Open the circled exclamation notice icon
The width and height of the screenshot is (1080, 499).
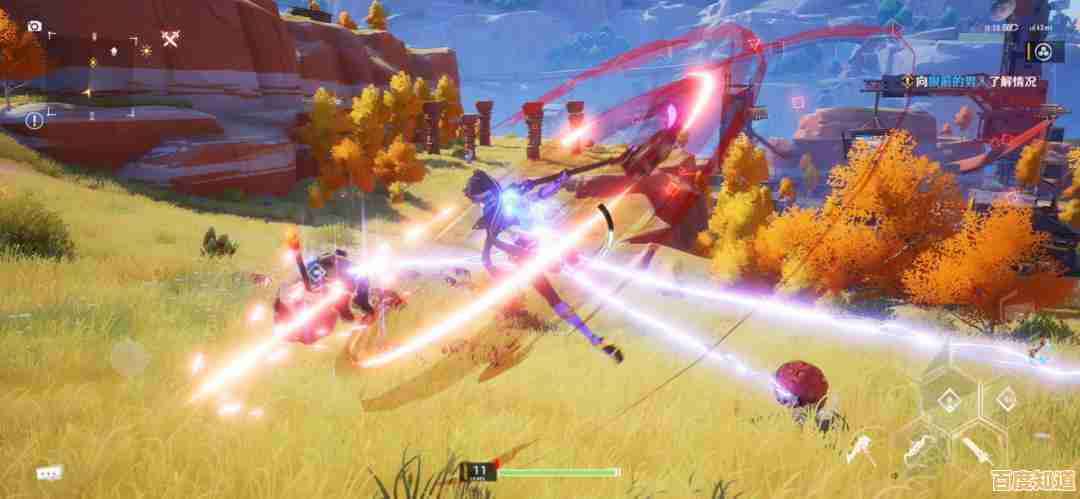coord(34,121)
